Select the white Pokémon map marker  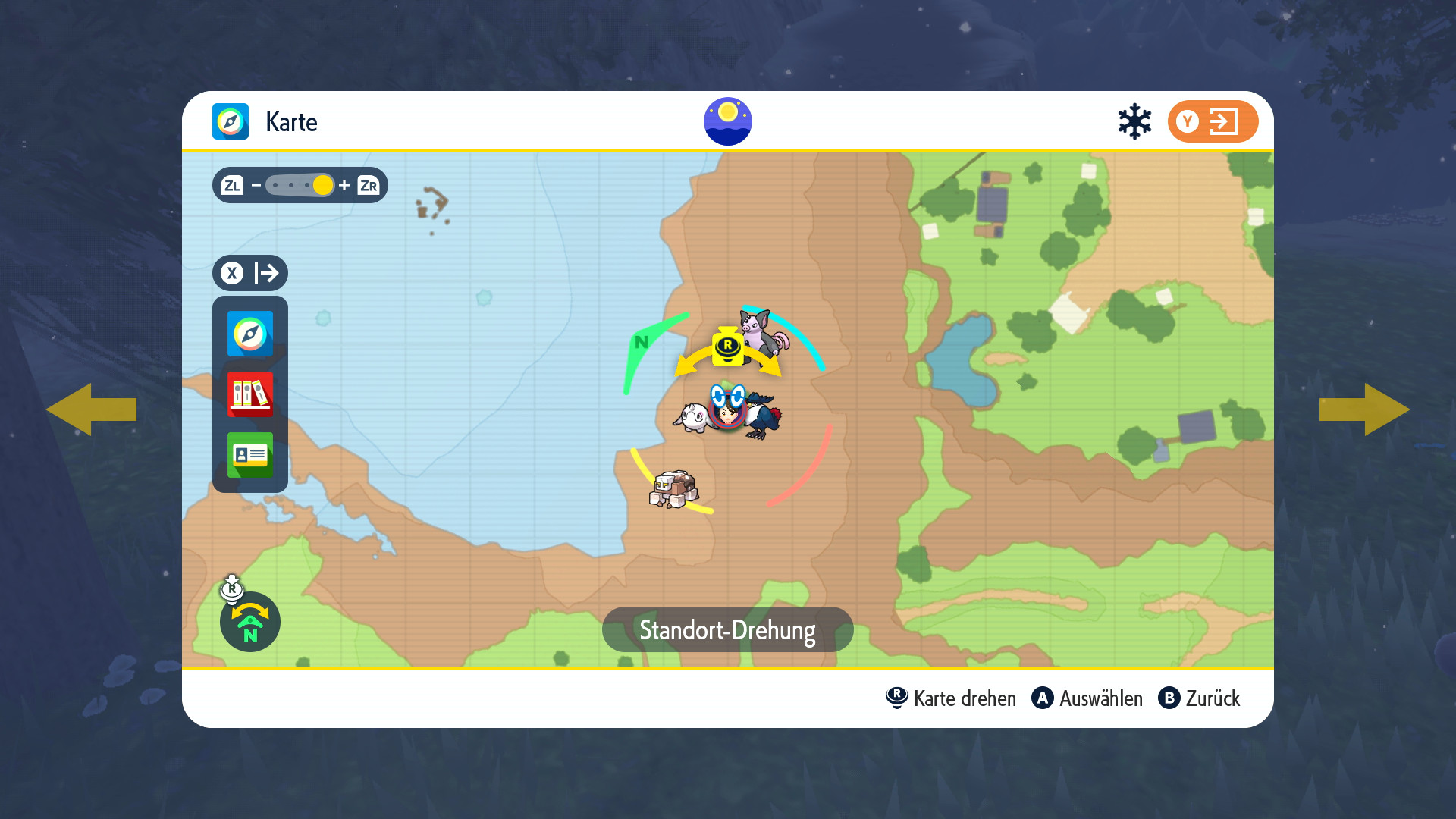click(692, 417)
